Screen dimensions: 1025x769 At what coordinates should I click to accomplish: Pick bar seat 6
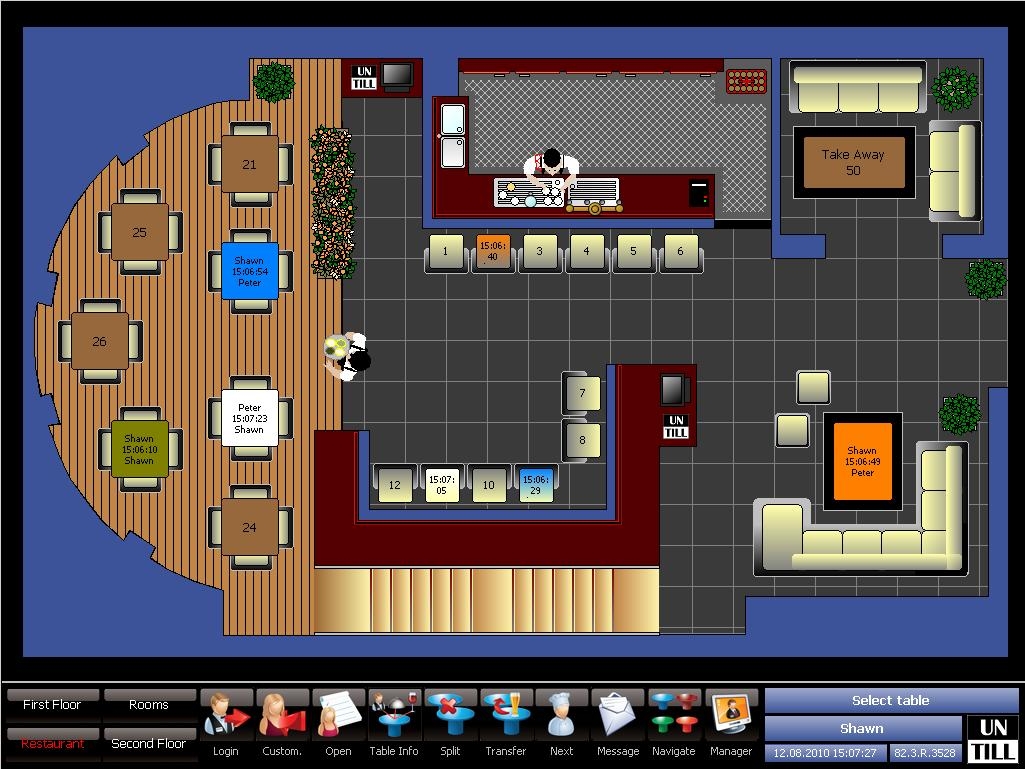(x=681, y=252)
